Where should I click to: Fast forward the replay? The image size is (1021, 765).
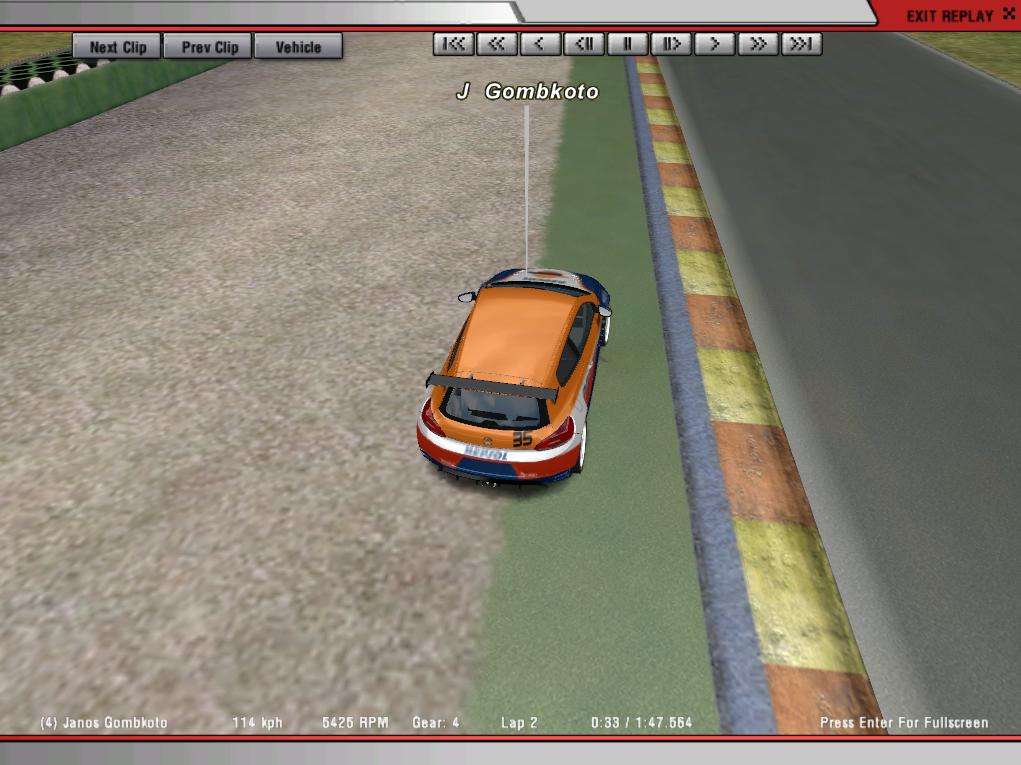coord(759,44)
